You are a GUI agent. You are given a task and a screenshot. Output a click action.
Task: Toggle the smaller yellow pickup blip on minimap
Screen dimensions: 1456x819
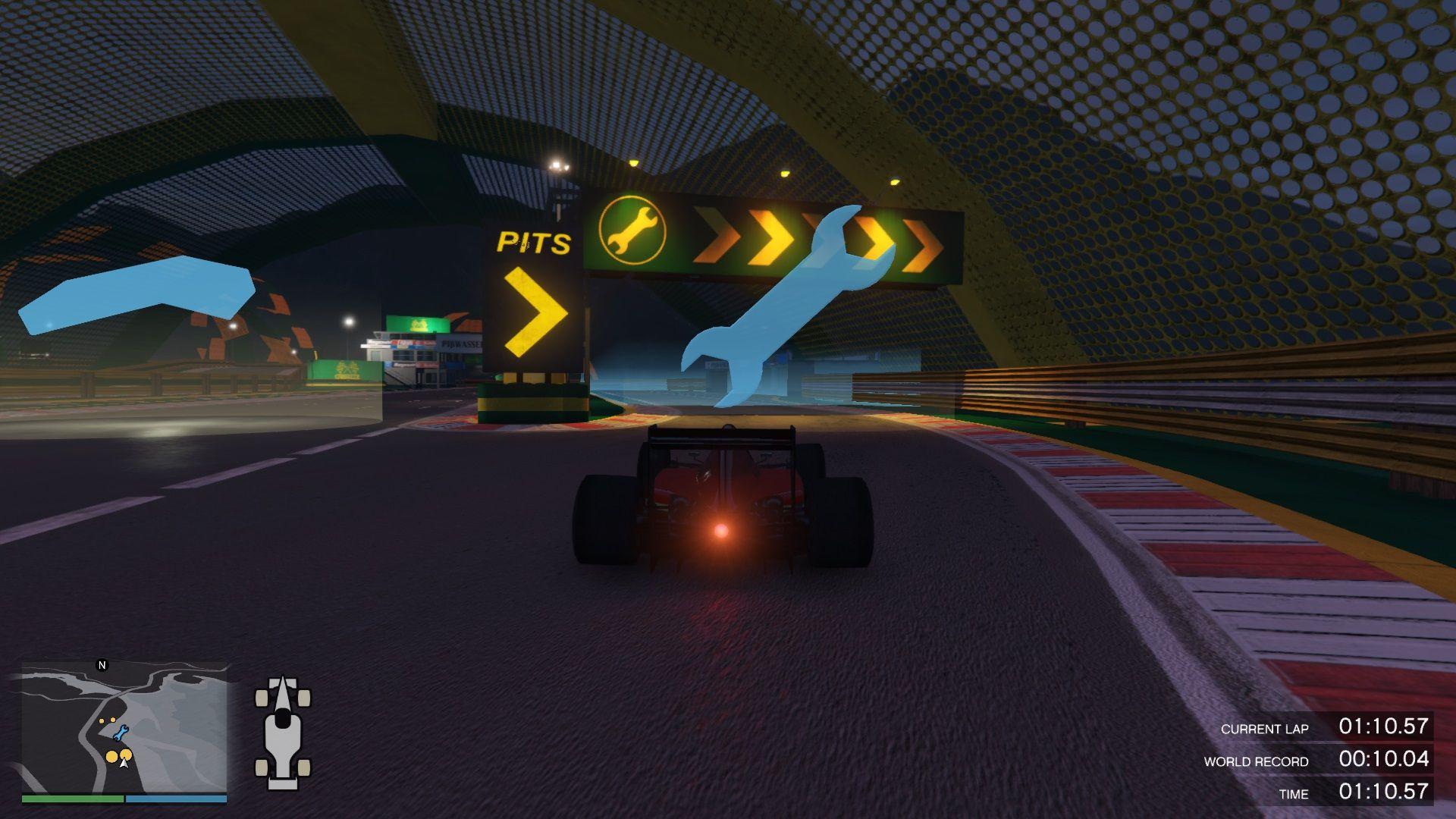tap(113, 720)
